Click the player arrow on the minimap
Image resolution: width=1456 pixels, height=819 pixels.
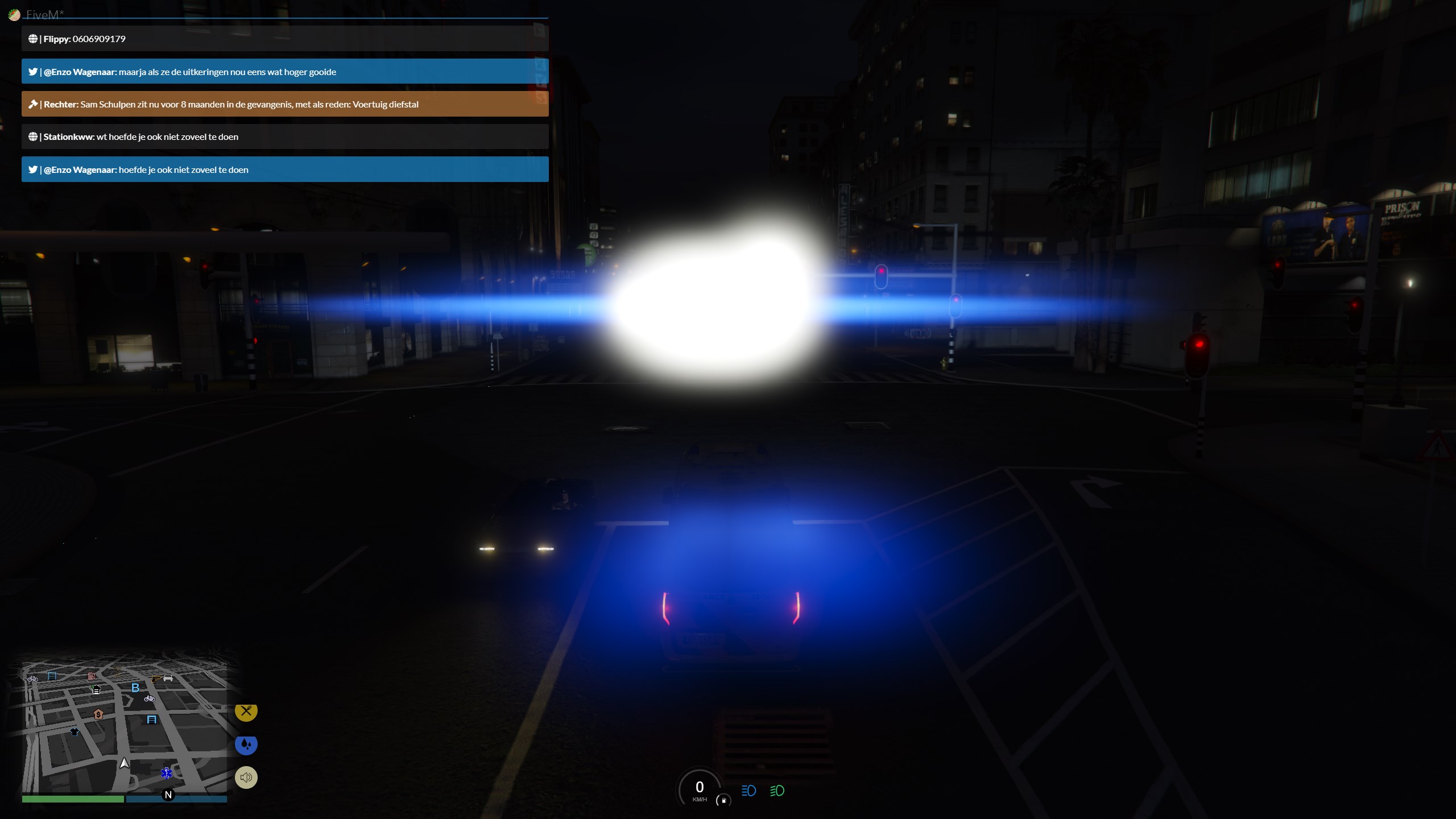coord(125,763)
